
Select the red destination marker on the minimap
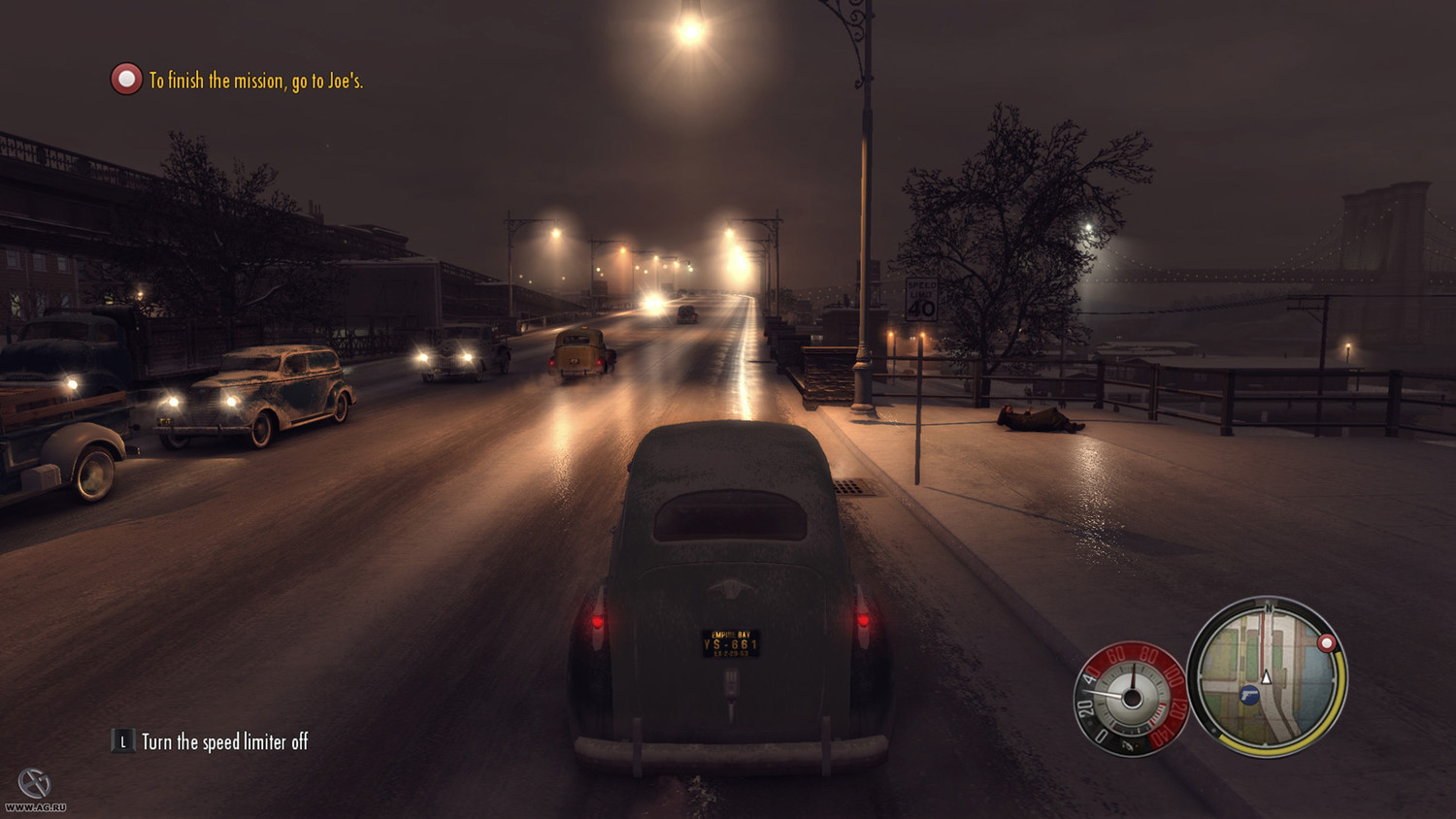(1326, 642)
